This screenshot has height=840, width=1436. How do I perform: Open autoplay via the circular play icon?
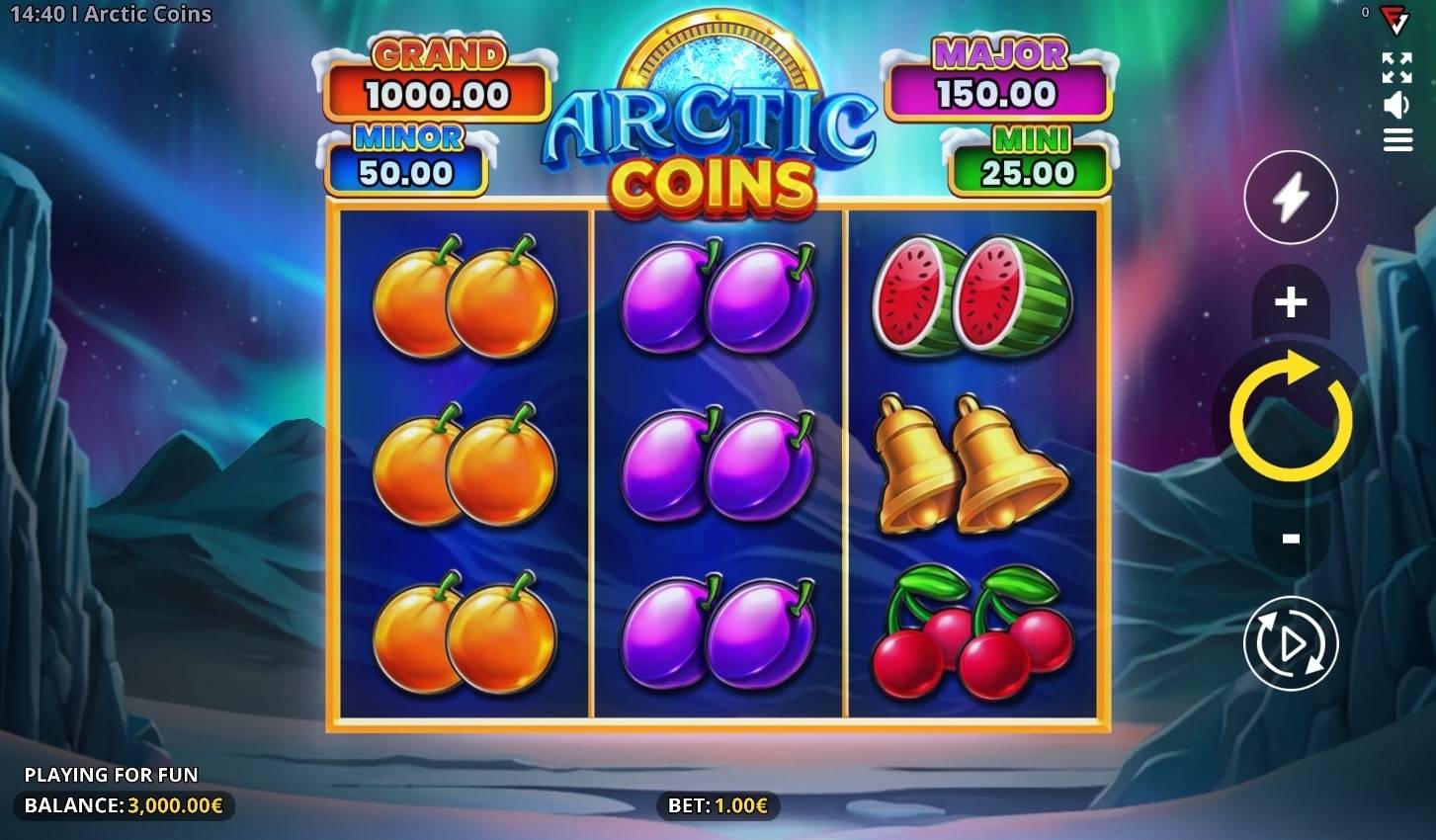pos(1290,642)
